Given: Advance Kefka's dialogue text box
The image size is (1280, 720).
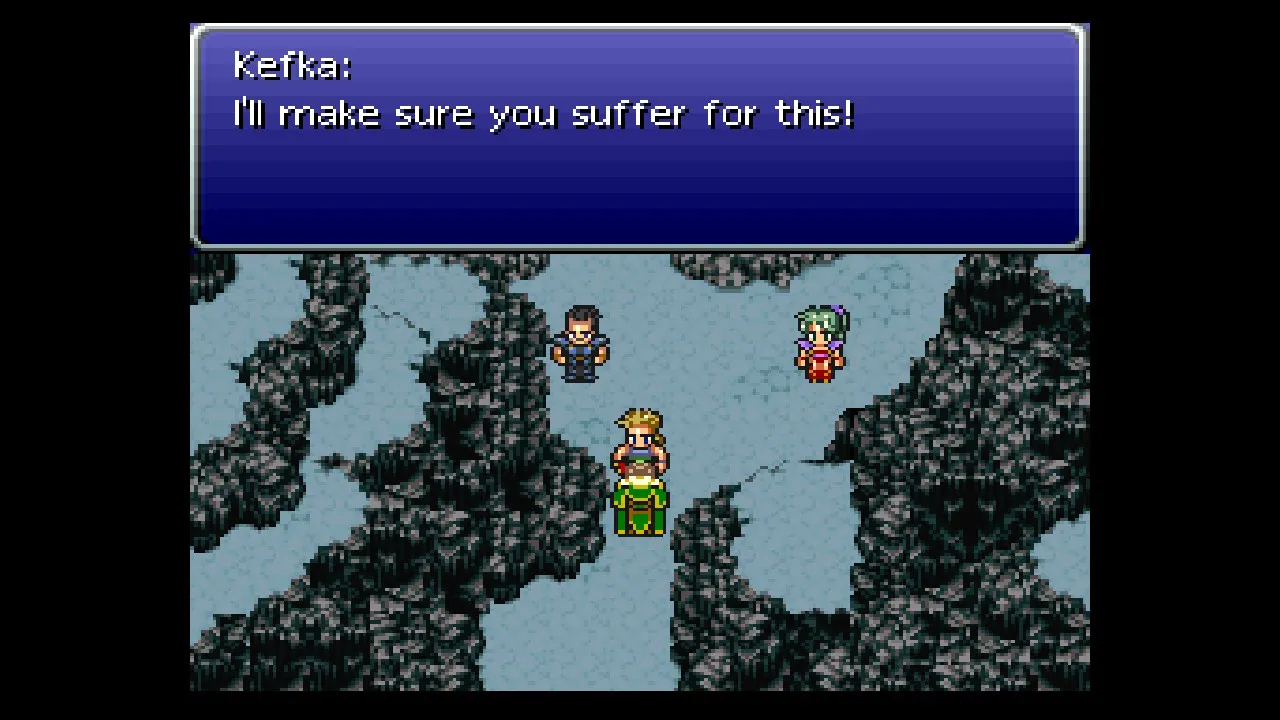Looking at the screenshot, I should click(x=637, y=137).
